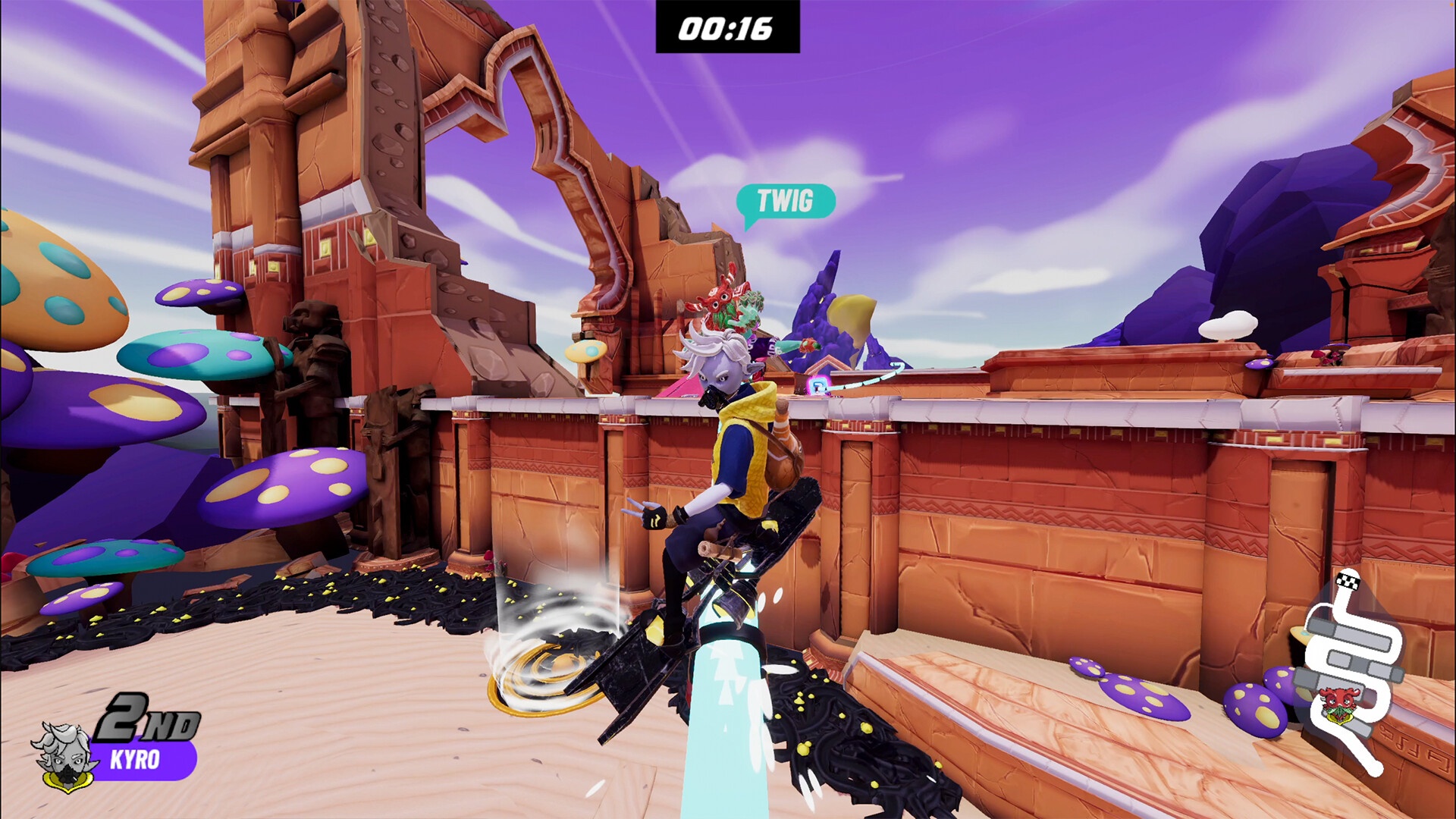
Task: Click the Twig player name tag
Action: pos(785,202)
